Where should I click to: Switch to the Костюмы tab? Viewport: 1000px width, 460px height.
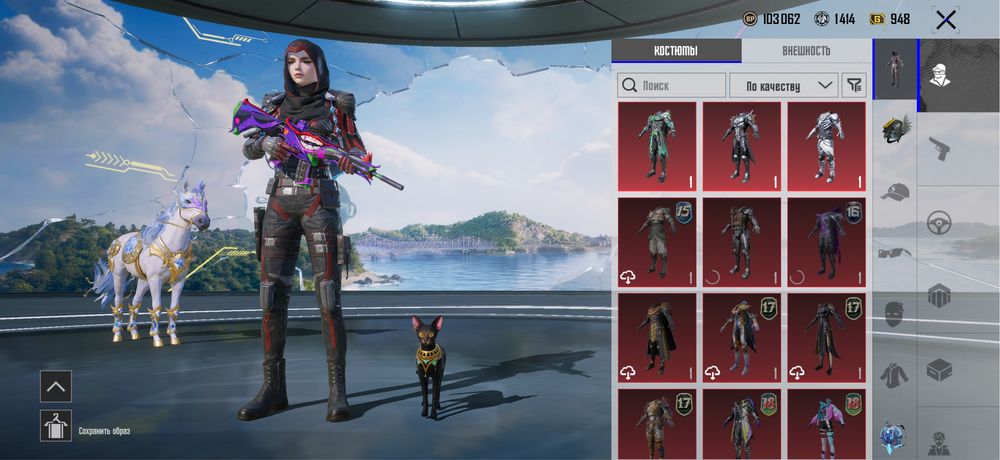[x=676, y=51]
